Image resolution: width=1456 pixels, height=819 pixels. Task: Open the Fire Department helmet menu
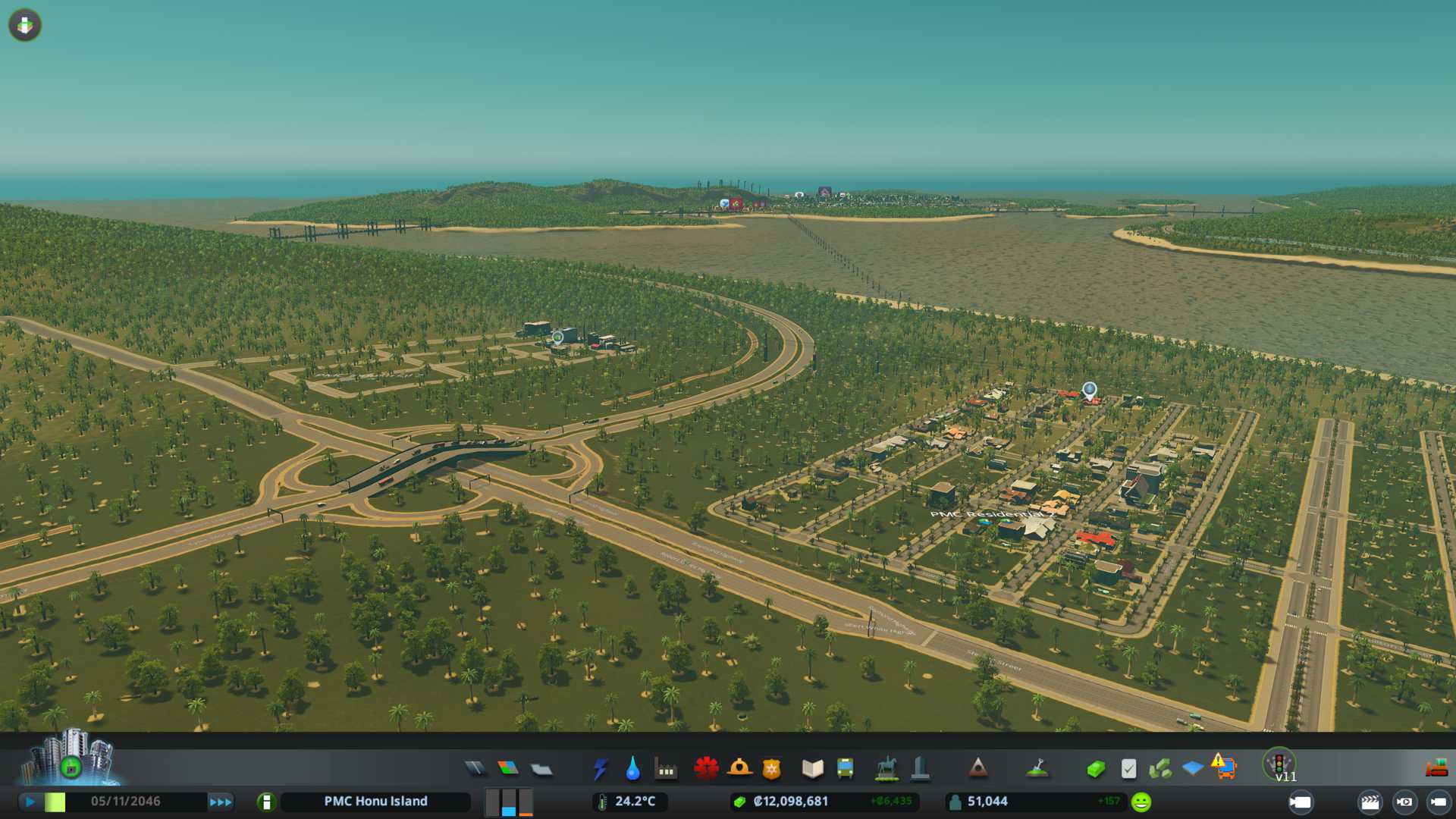tap(739, 769)
